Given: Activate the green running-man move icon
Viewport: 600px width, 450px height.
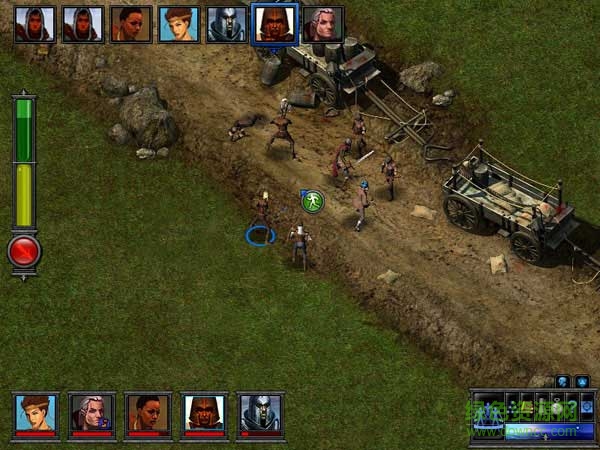Looking at the screenshot, I should (x=313, y=201).
